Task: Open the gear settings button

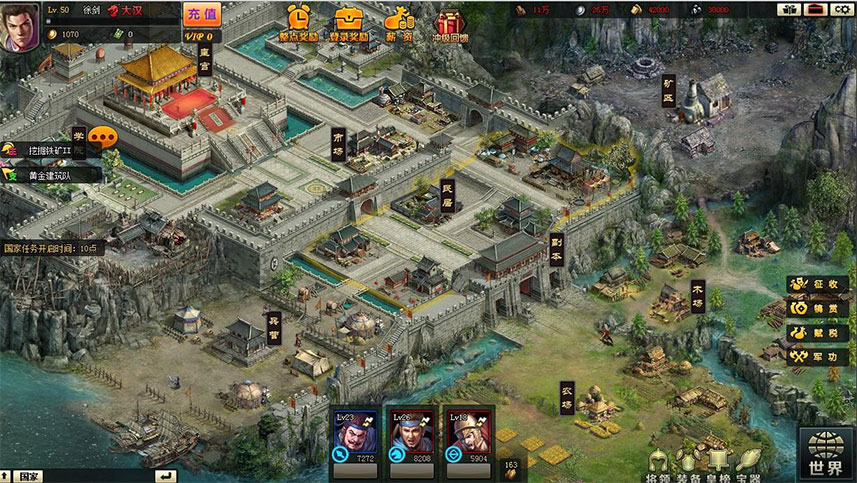Action: (x=840, y=9)
